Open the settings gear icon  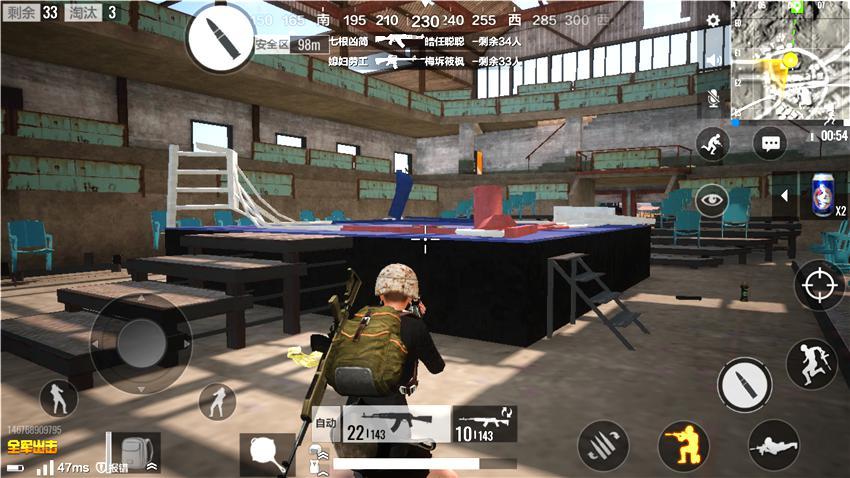(713, 20)
